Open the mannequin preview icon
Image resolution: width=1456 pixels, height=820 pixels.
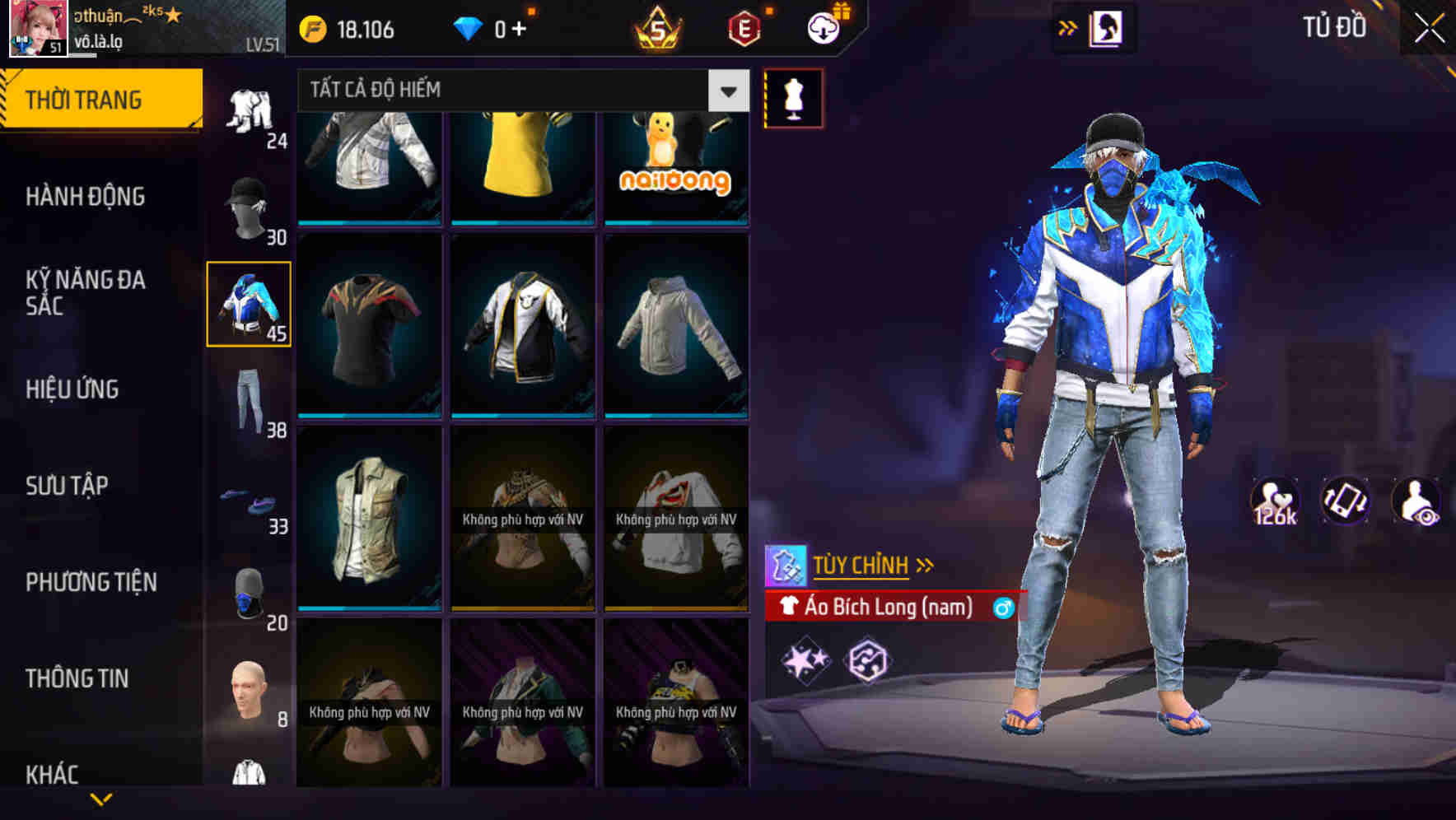pos(793,97)
